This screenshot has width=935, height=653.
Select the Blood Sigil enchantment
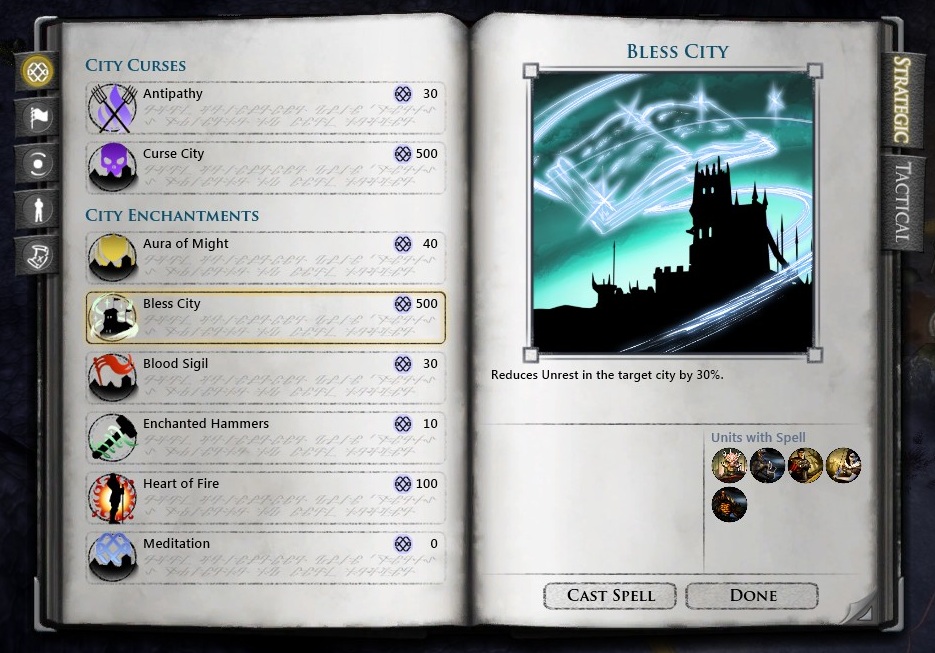[x=265, y=378]
